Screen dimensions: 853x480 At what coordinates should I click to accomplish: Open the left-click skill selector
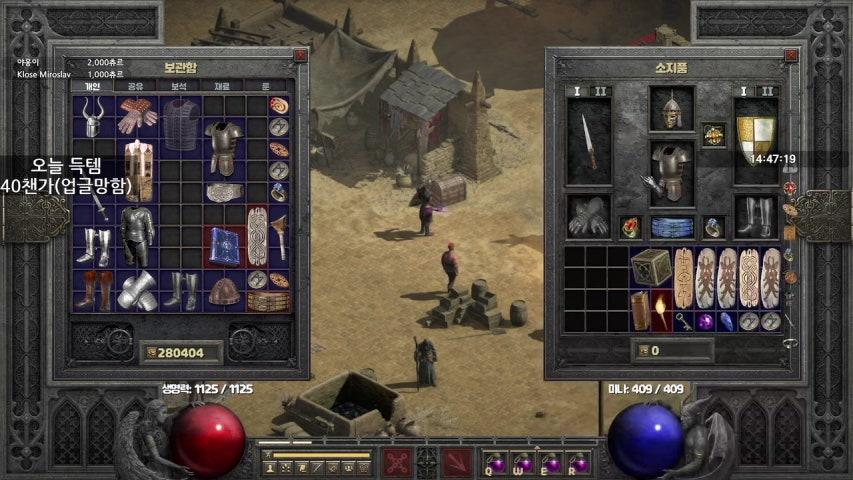[397, 462]
